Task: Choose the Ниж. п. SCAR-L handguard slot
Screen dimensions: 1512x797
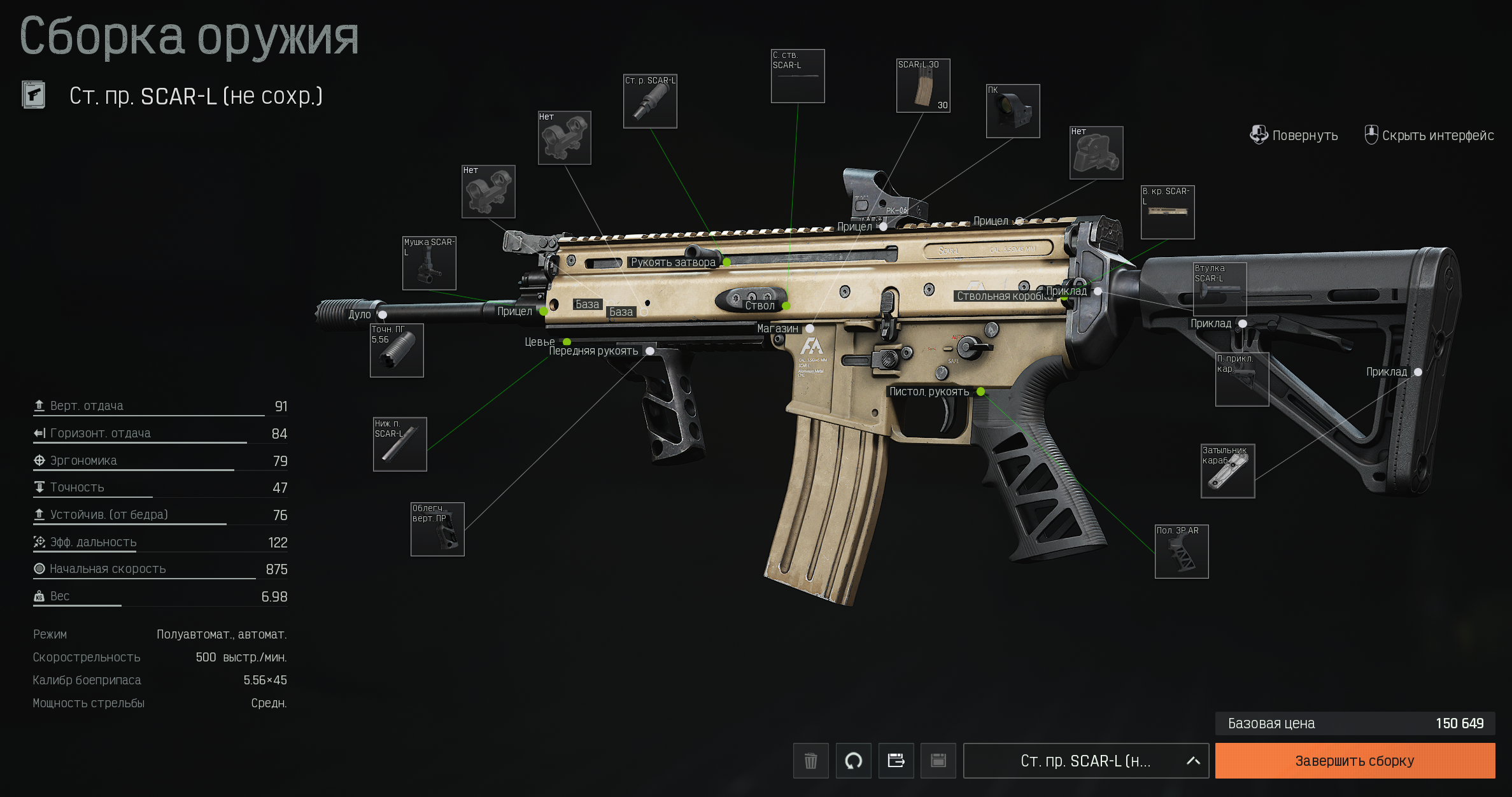Action: 400,444
